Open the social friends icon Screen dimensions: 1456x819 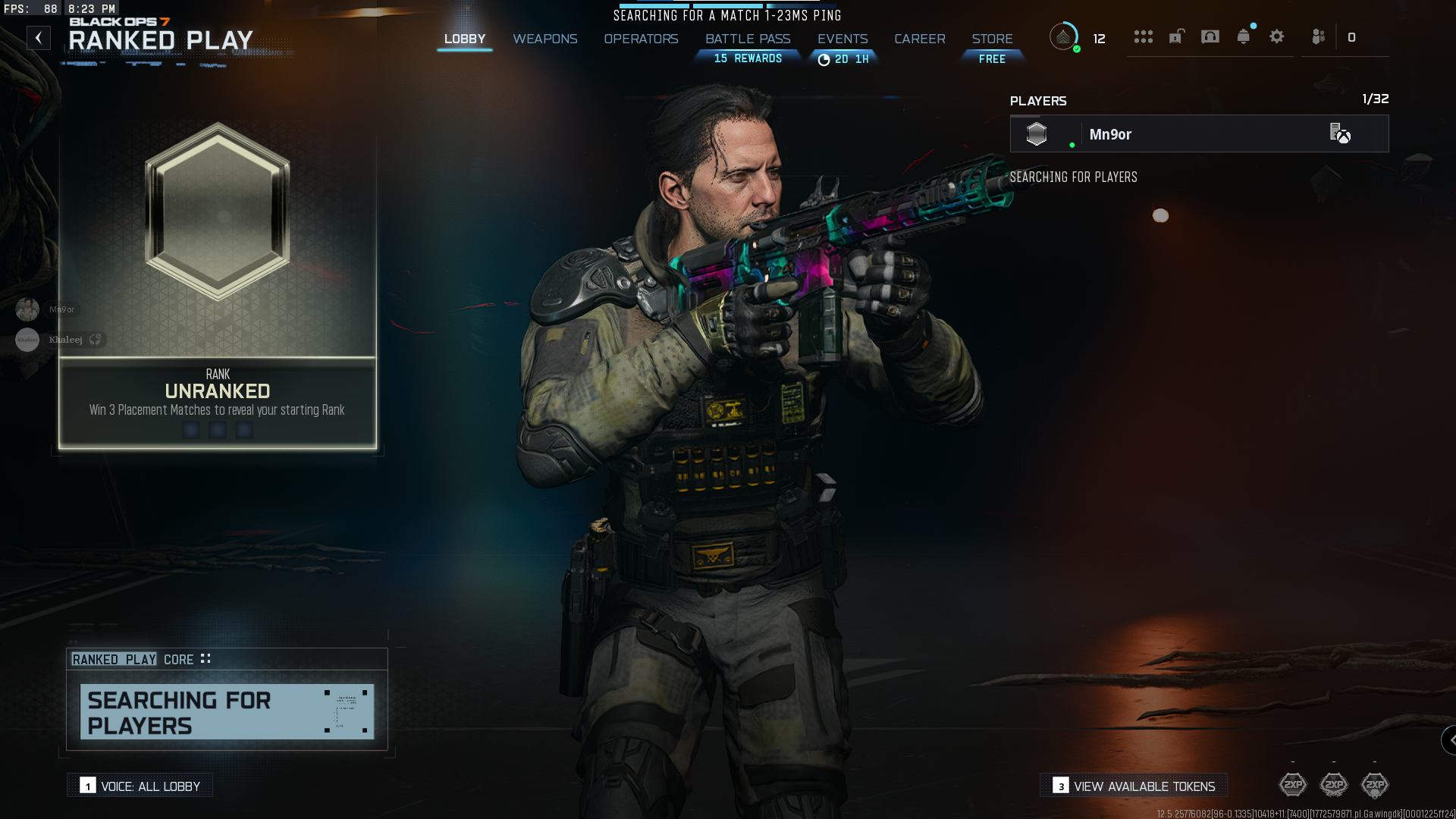[x=1319, y=36]
